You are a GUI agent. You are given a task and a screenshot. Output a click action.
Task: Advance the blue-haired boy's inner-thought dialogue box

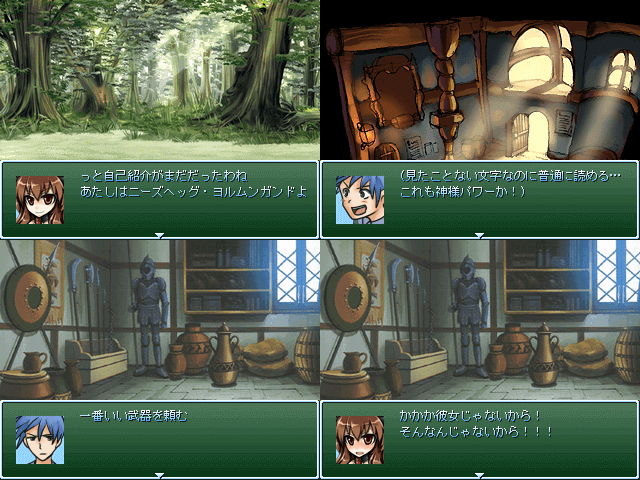coord(480,199)
